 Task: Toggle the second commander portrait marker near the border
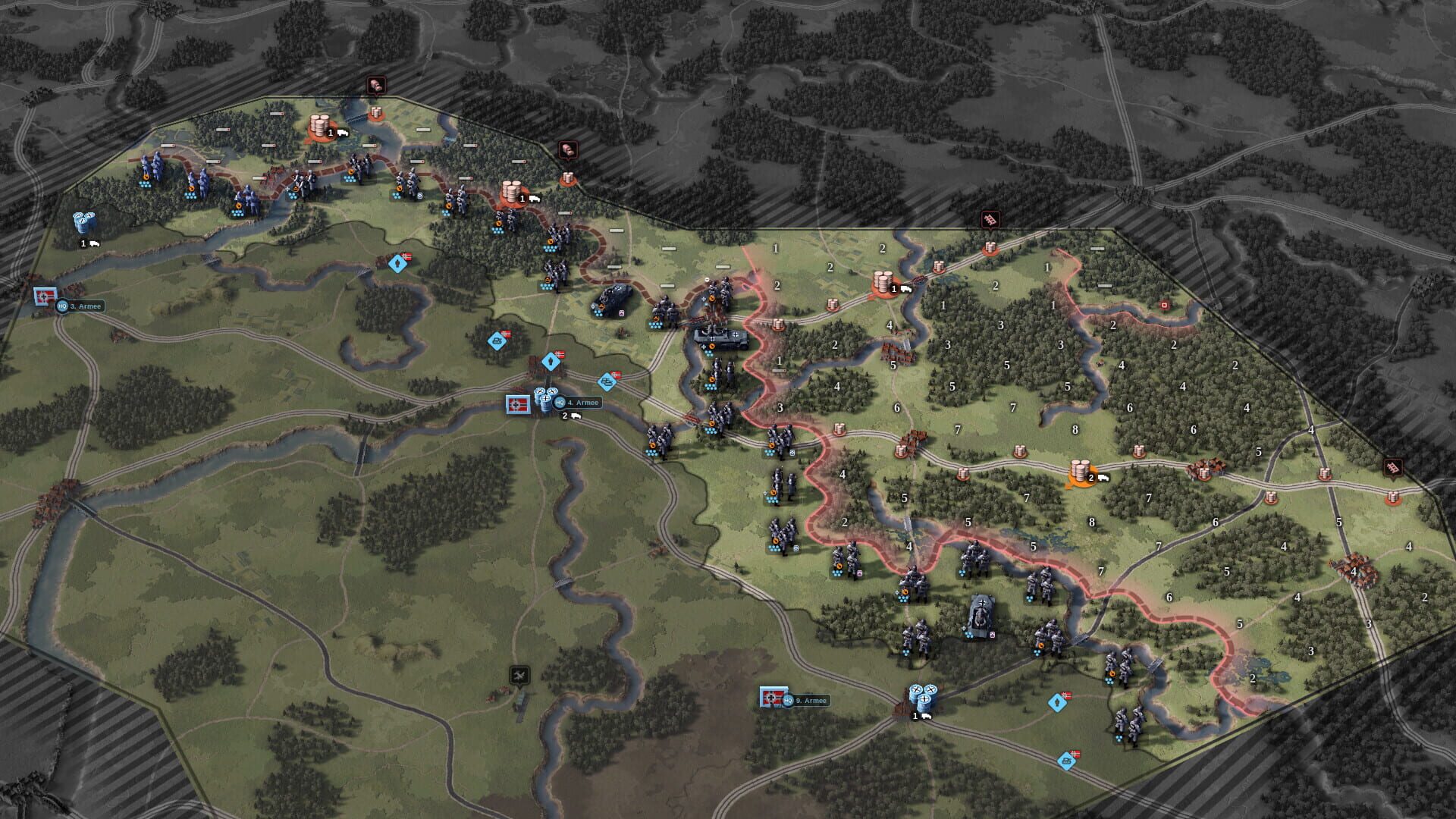(567, 149)
